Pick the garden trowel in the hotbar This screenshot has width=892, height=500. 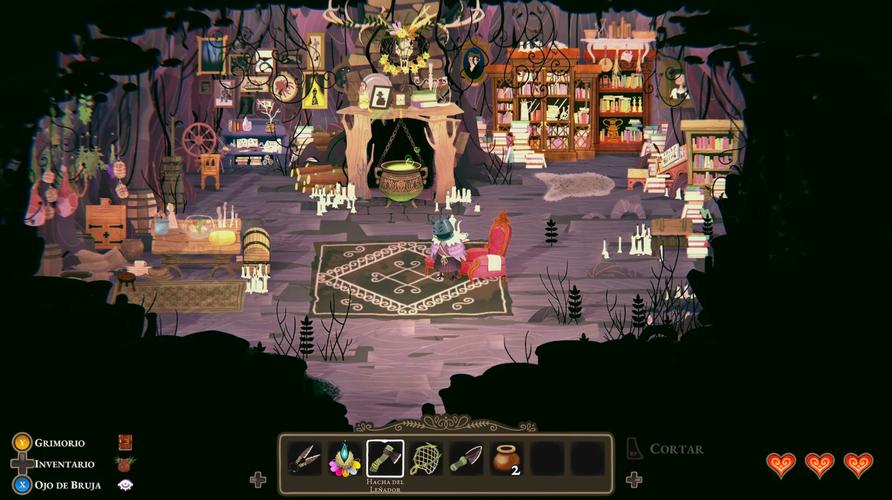466,459
